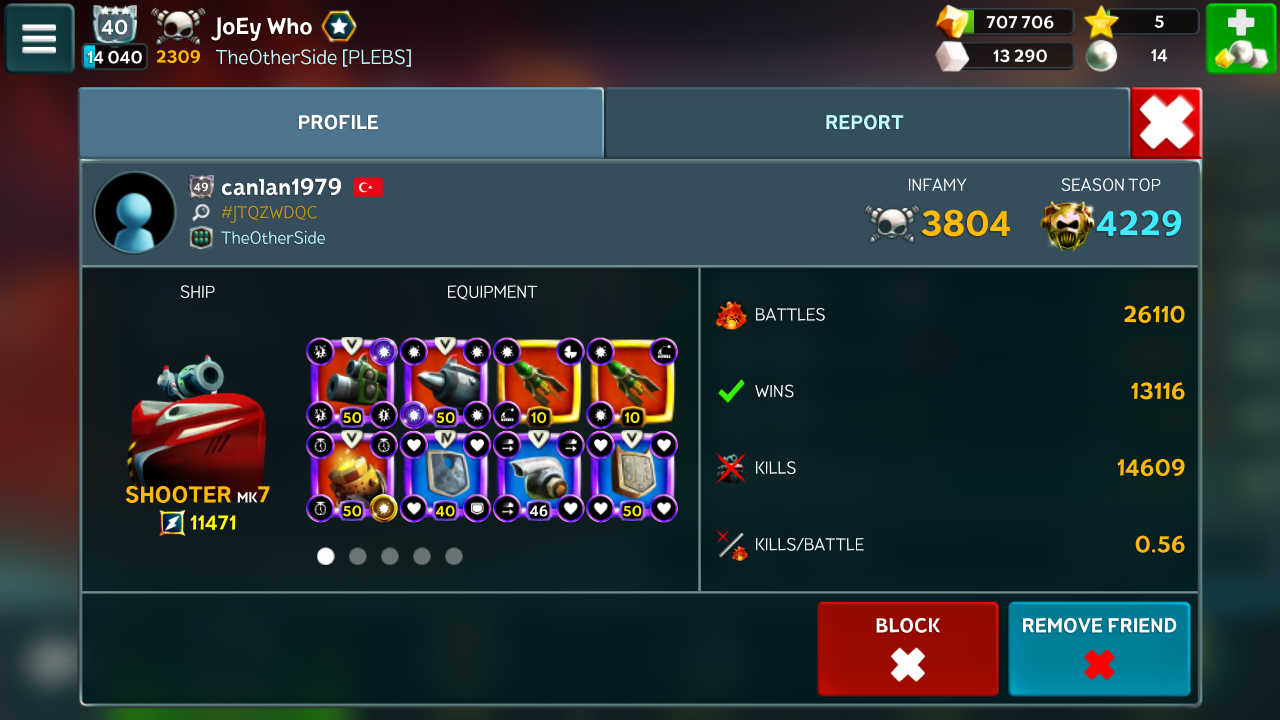The width and height of the screenshot is (1280, 720).
Task: Open the TheOtherSide guild link in profile
Action: click(273, 238)
